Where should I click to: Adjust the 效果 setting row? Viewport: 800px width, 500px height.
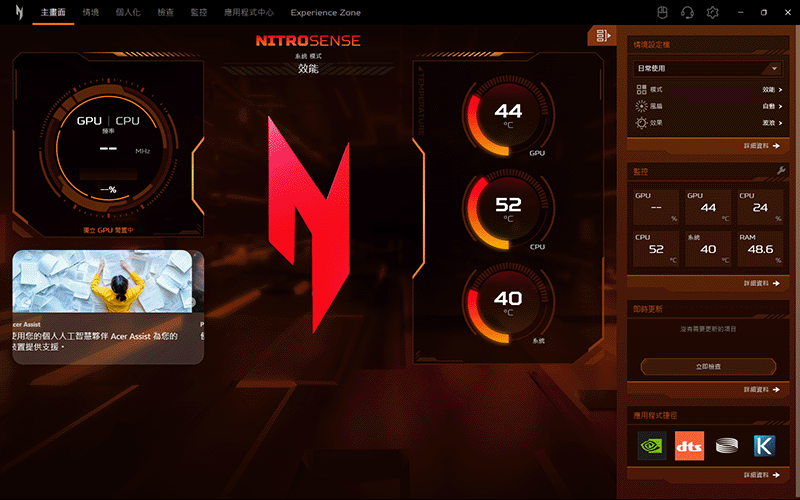click(x=708, y=122)
